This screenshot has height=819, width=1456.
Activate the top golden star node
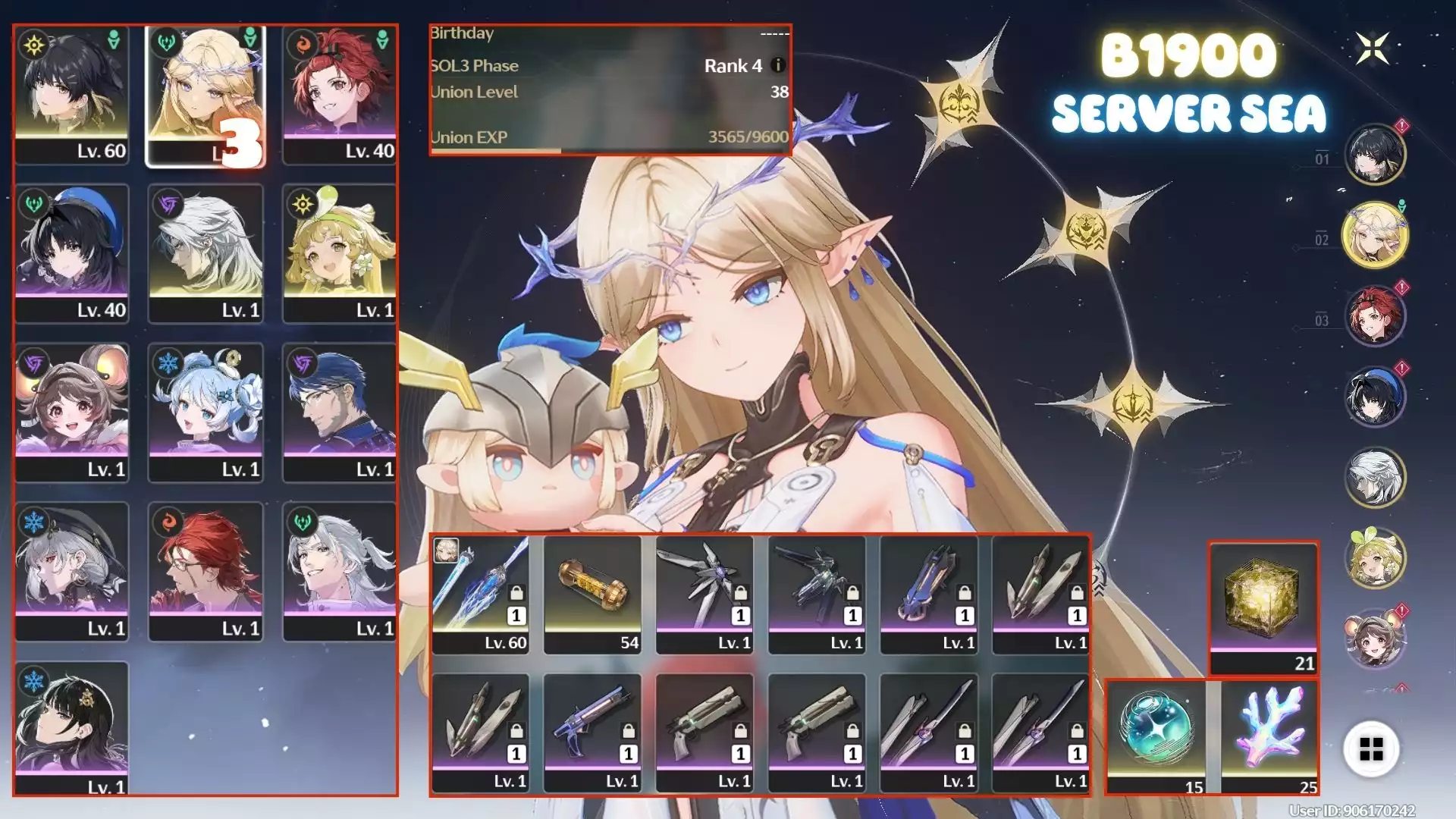tap(959, 105)
